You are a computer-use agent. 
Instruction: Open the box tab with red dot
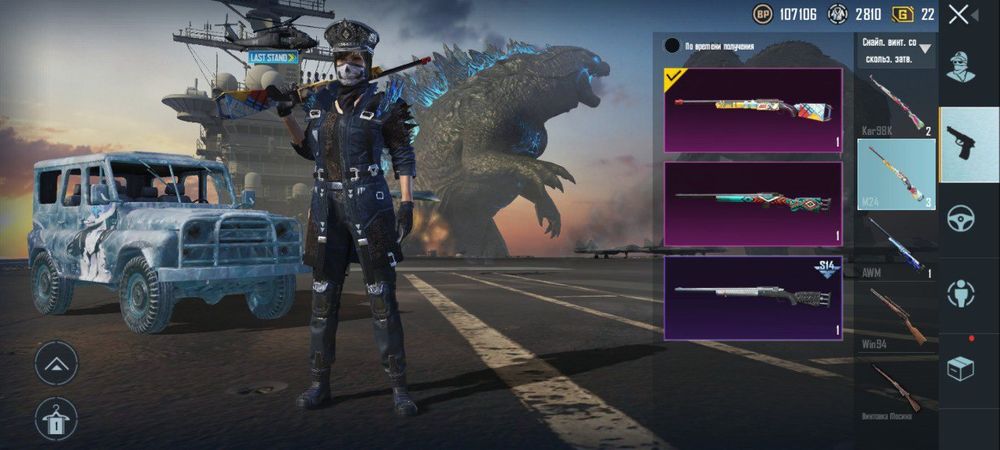coord(961,368)
